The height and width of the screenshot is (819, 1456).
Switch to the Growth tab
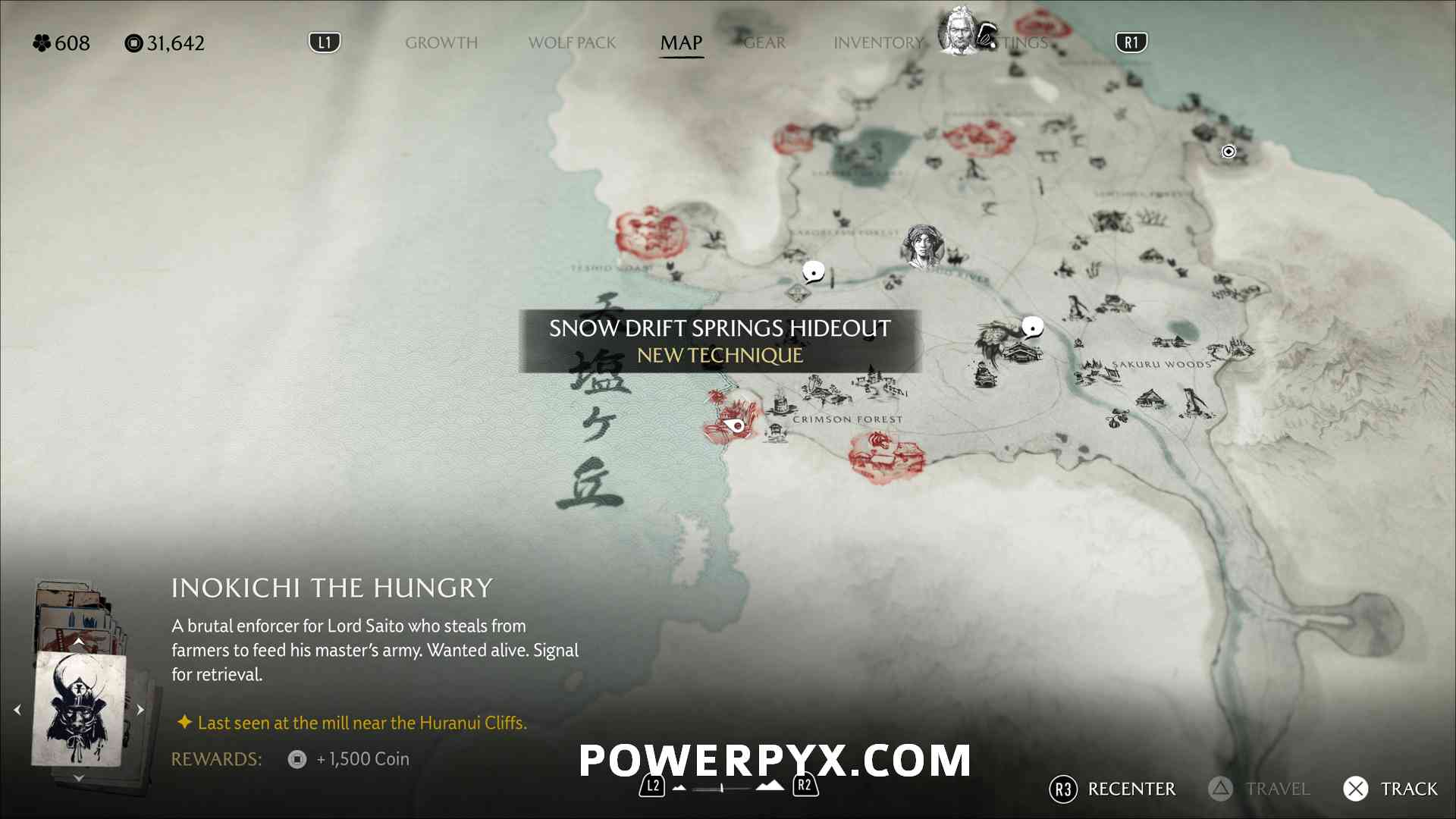click(x=441, y=43)
